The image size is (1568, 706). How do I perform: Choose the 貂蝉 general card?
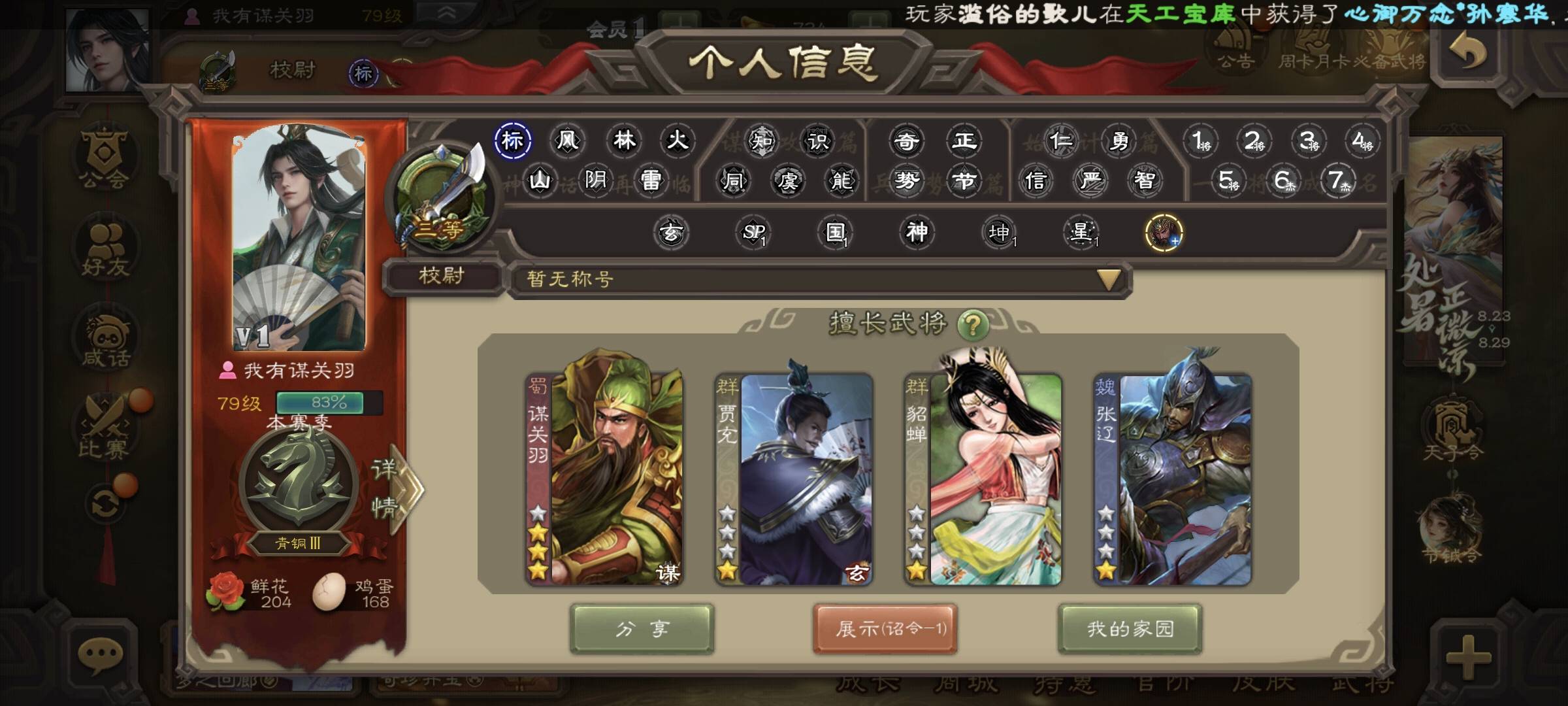pyautogui.click(x=983, y=479)
